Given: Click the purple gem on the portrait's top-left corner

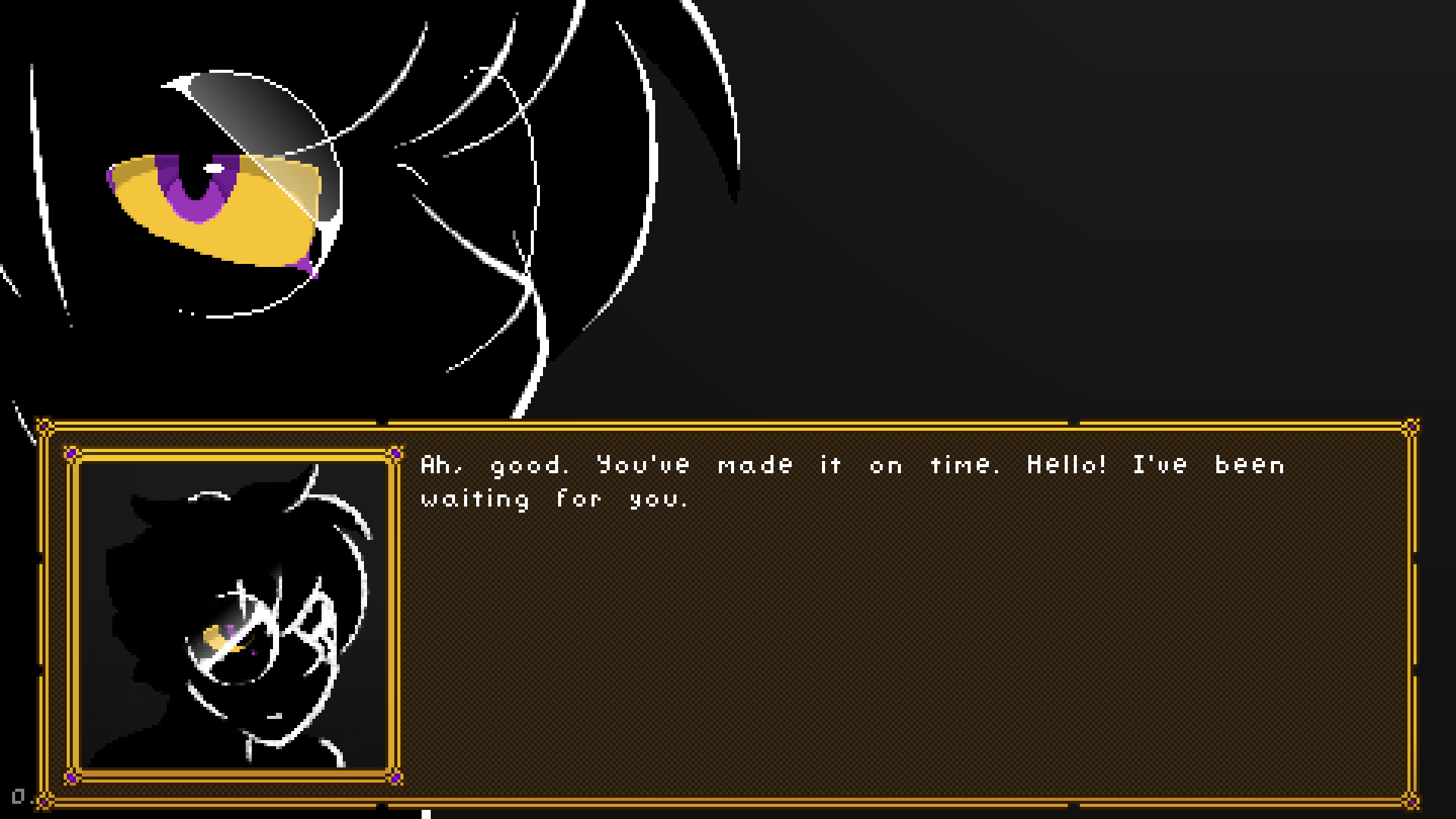Looking at the screenshot, I should click(71, 452).
